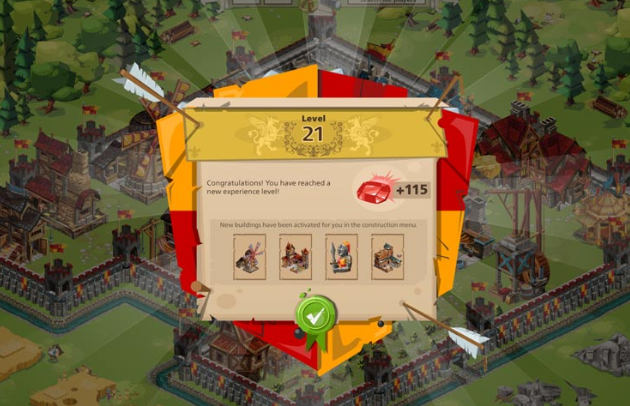Select the armored knight thumbnail
This screenshot has width=630, height=406.
click(340, 256)
